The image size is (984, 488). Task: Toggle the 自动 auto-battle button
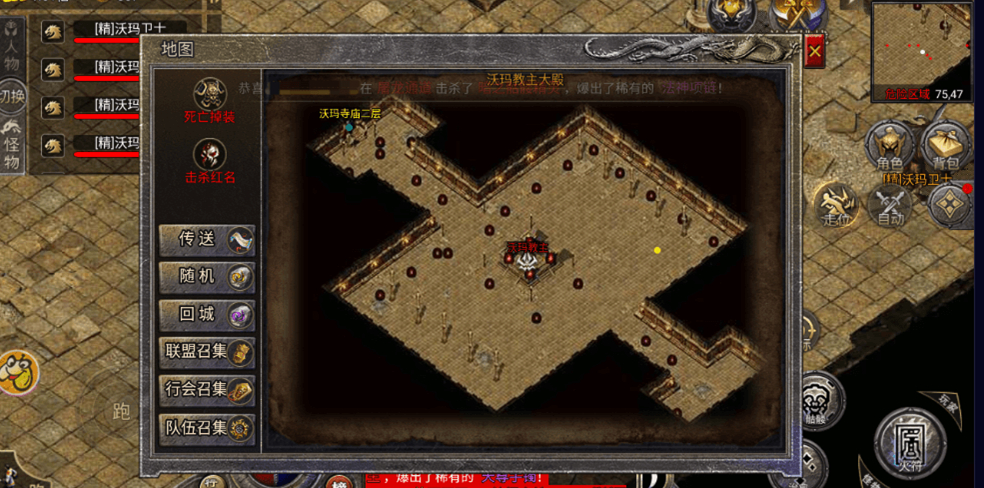(x=889, y=208)
